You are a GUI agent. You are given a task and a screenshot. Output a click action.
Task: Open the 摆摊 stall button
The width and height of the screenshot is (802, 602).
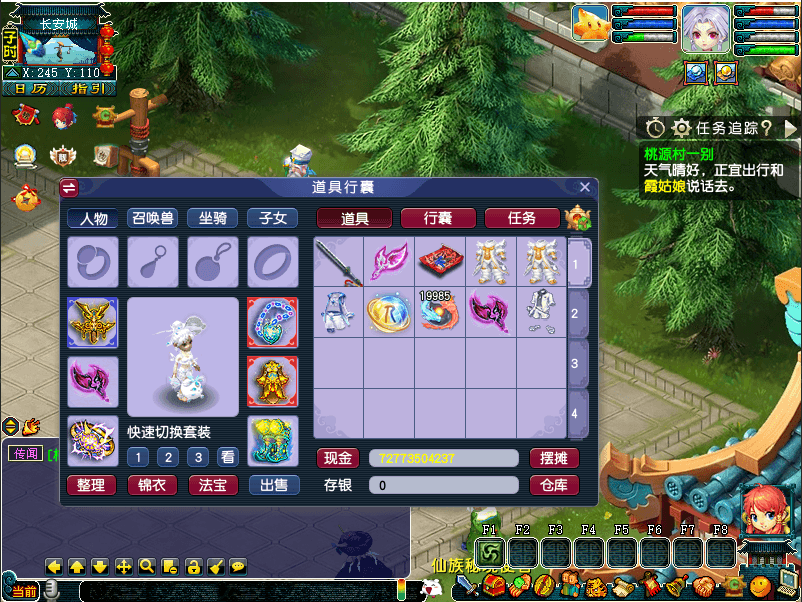554,458
